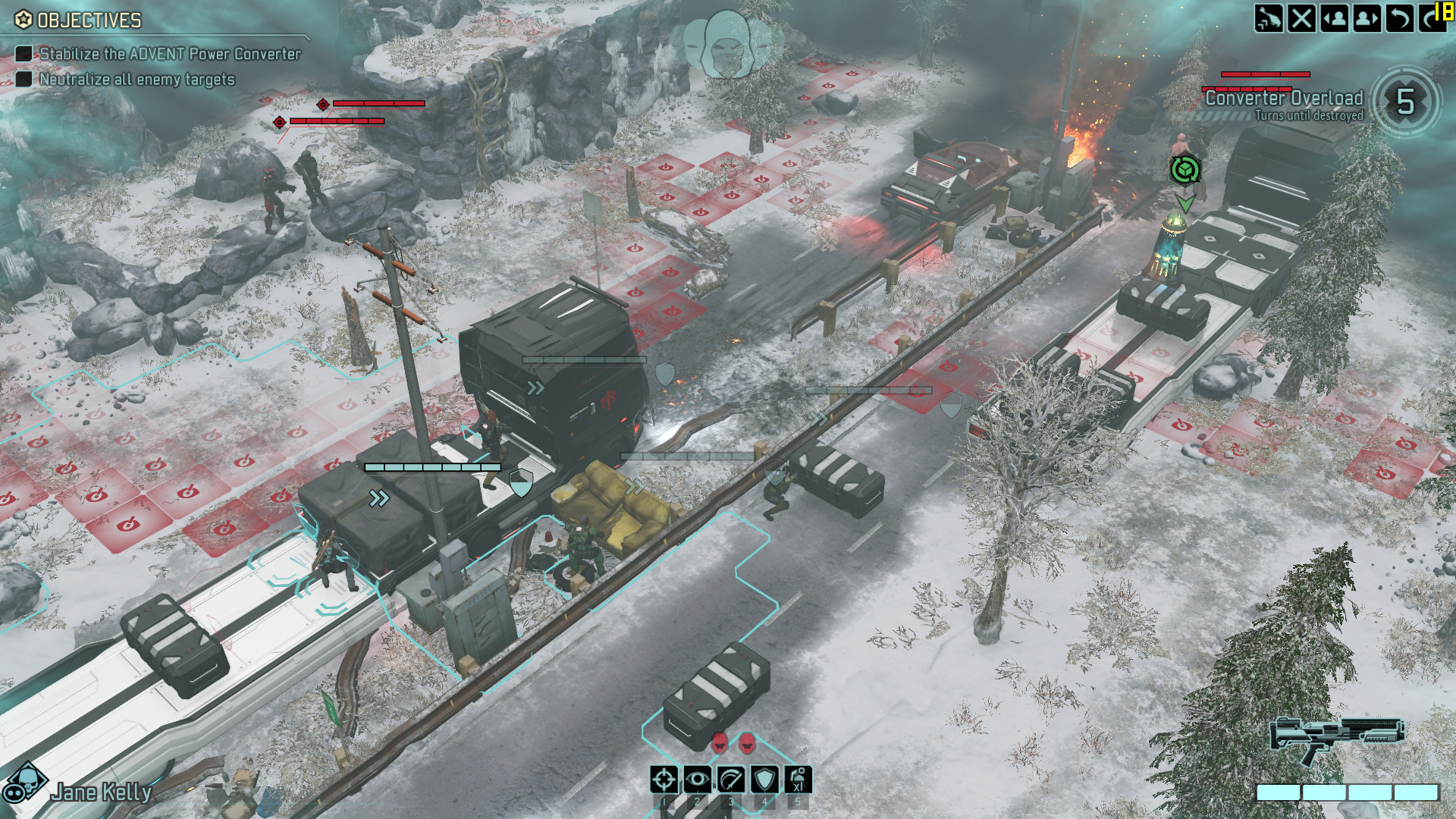Select the previous soldier
Image resolution: width=1456 pixels, height=819 pixels.
point(1334,18)
